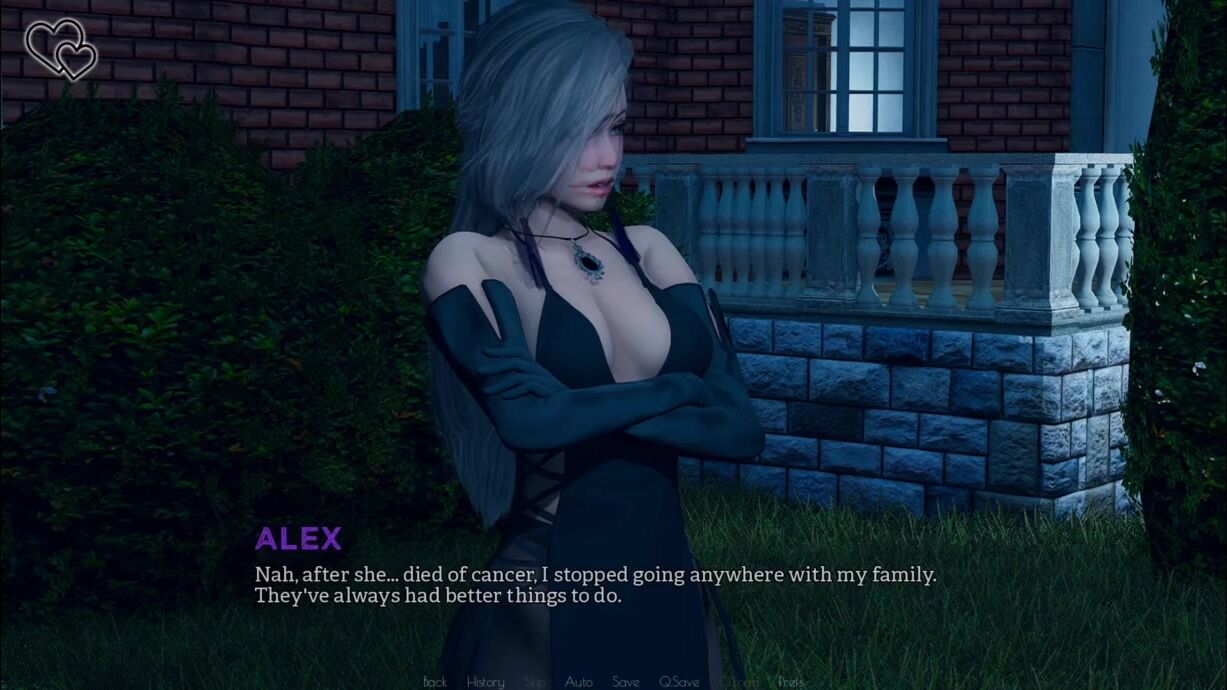The image size is (1227, 690).
Task: Open the dialogue History log
Action: [485, 682]
